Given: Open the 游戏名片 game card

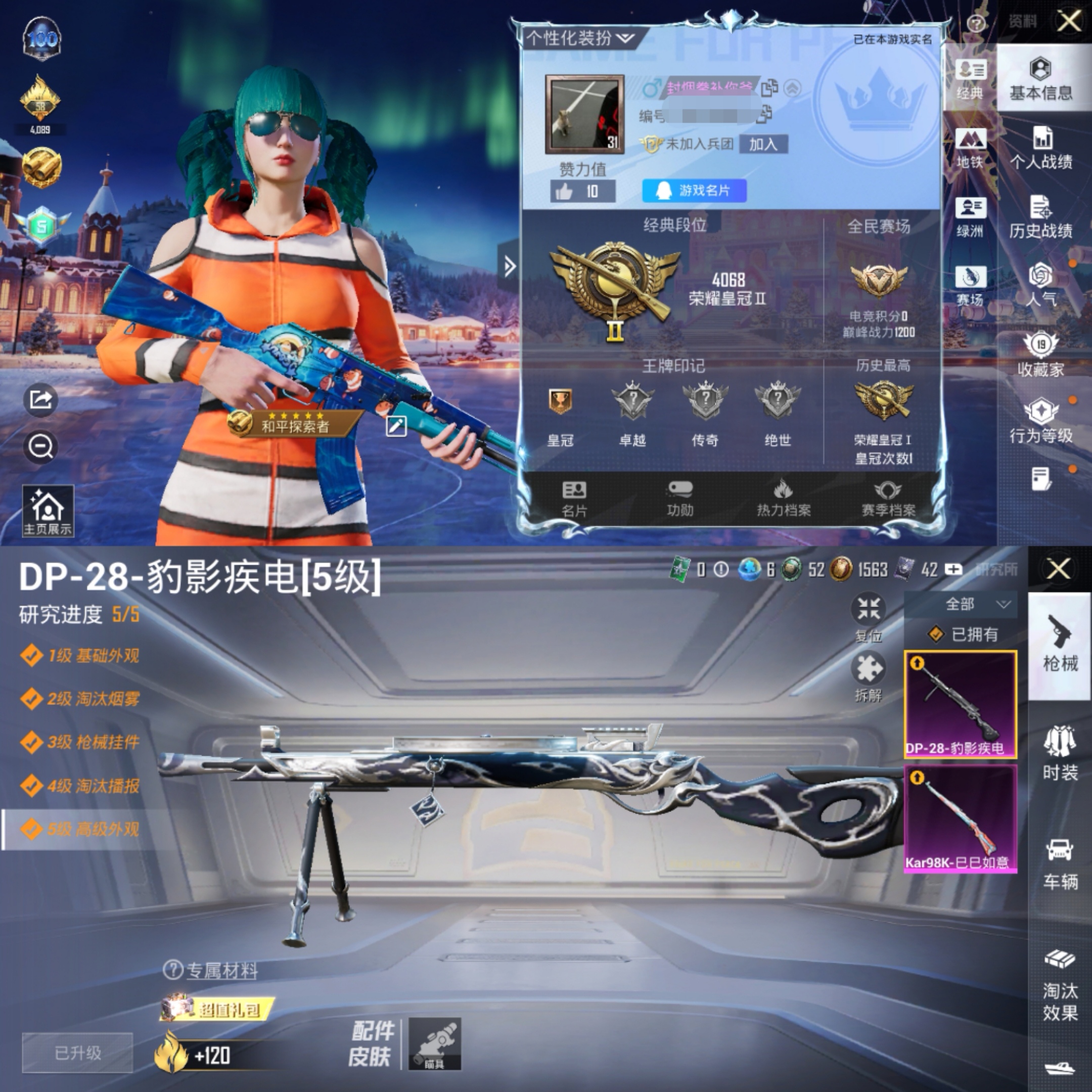Looking at the screenshot, I should (x=694, y=191).
